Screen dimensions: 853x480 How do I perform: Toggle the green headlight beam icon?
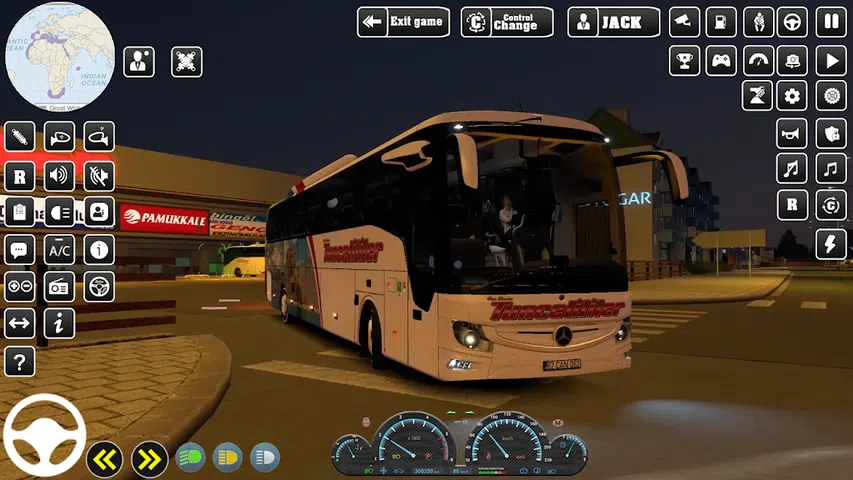(190, 458)
